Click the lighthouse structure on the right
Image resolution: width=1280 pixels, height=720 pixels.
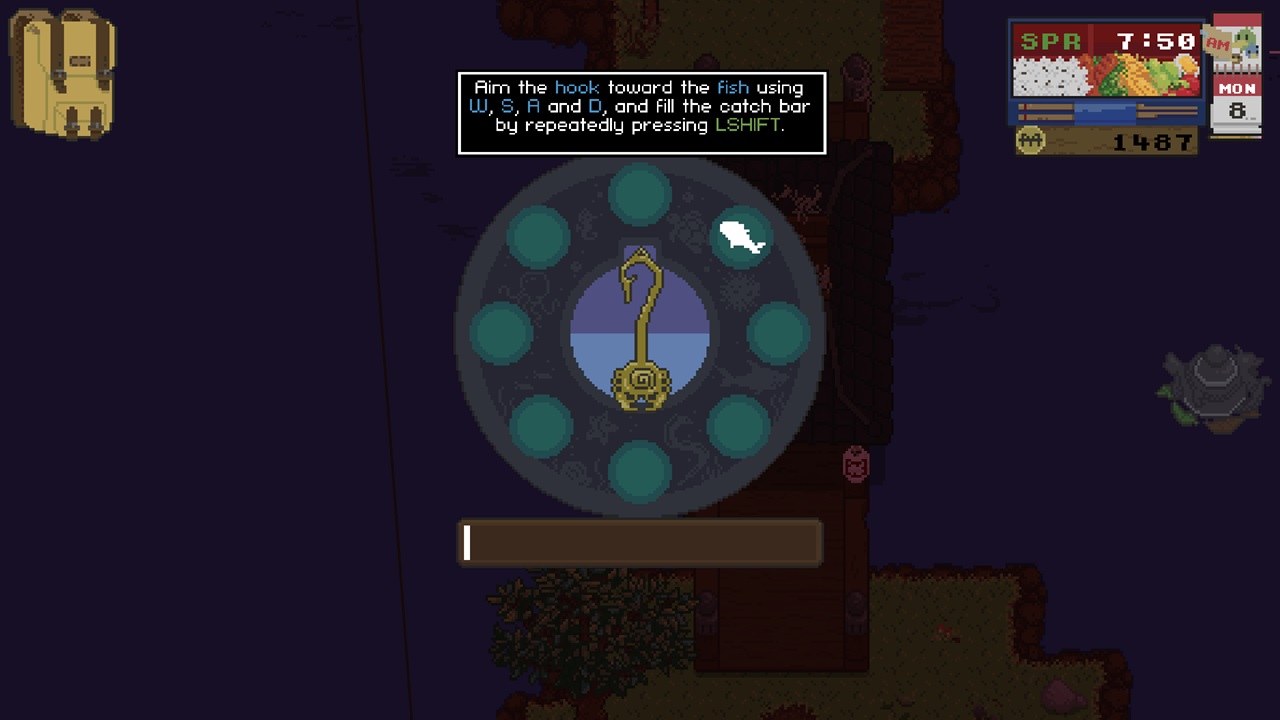click(x=1213, y=385)
